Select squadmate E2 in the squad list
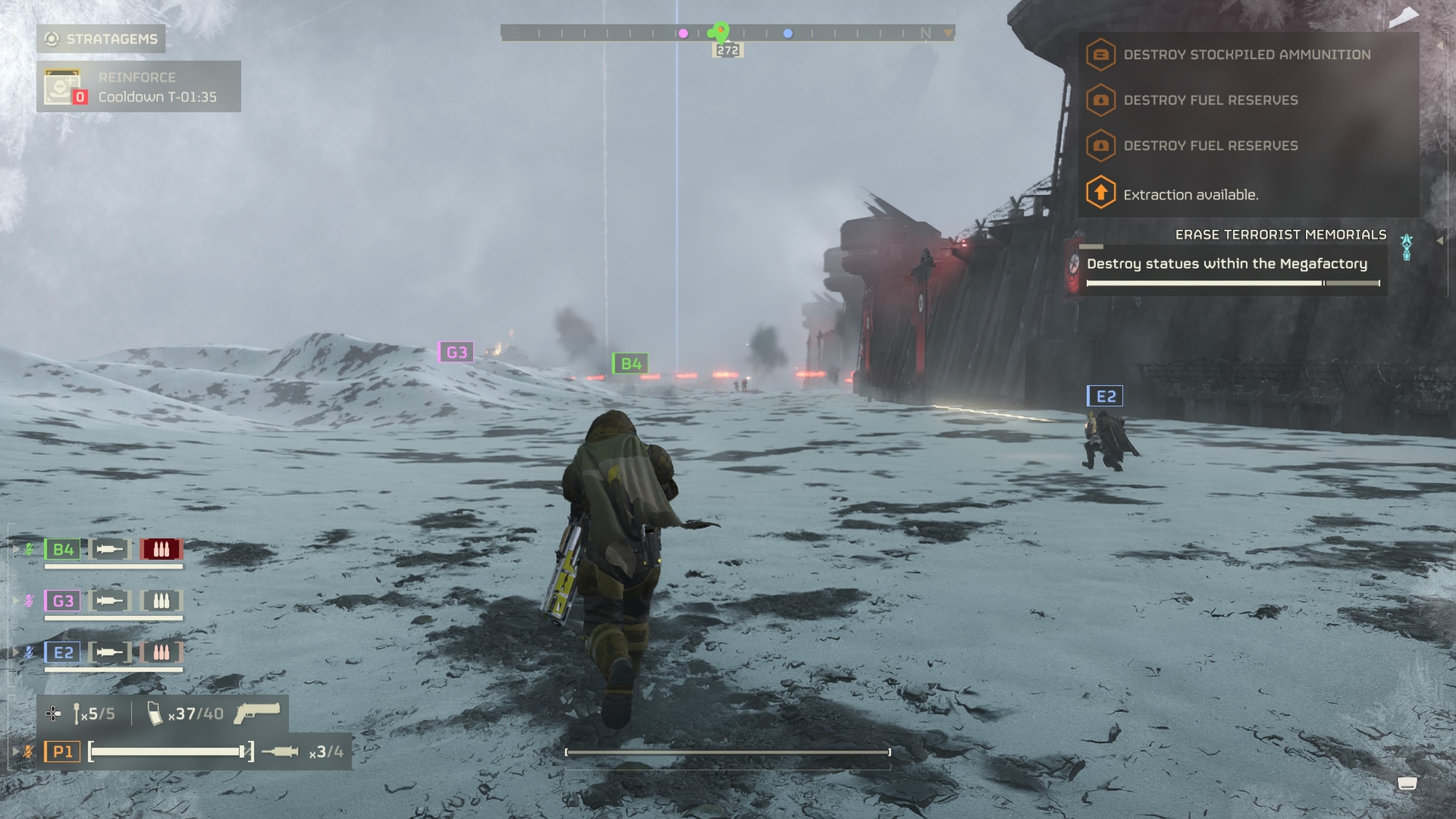This screenshot has width=1456, height=819. click(63, 652)
